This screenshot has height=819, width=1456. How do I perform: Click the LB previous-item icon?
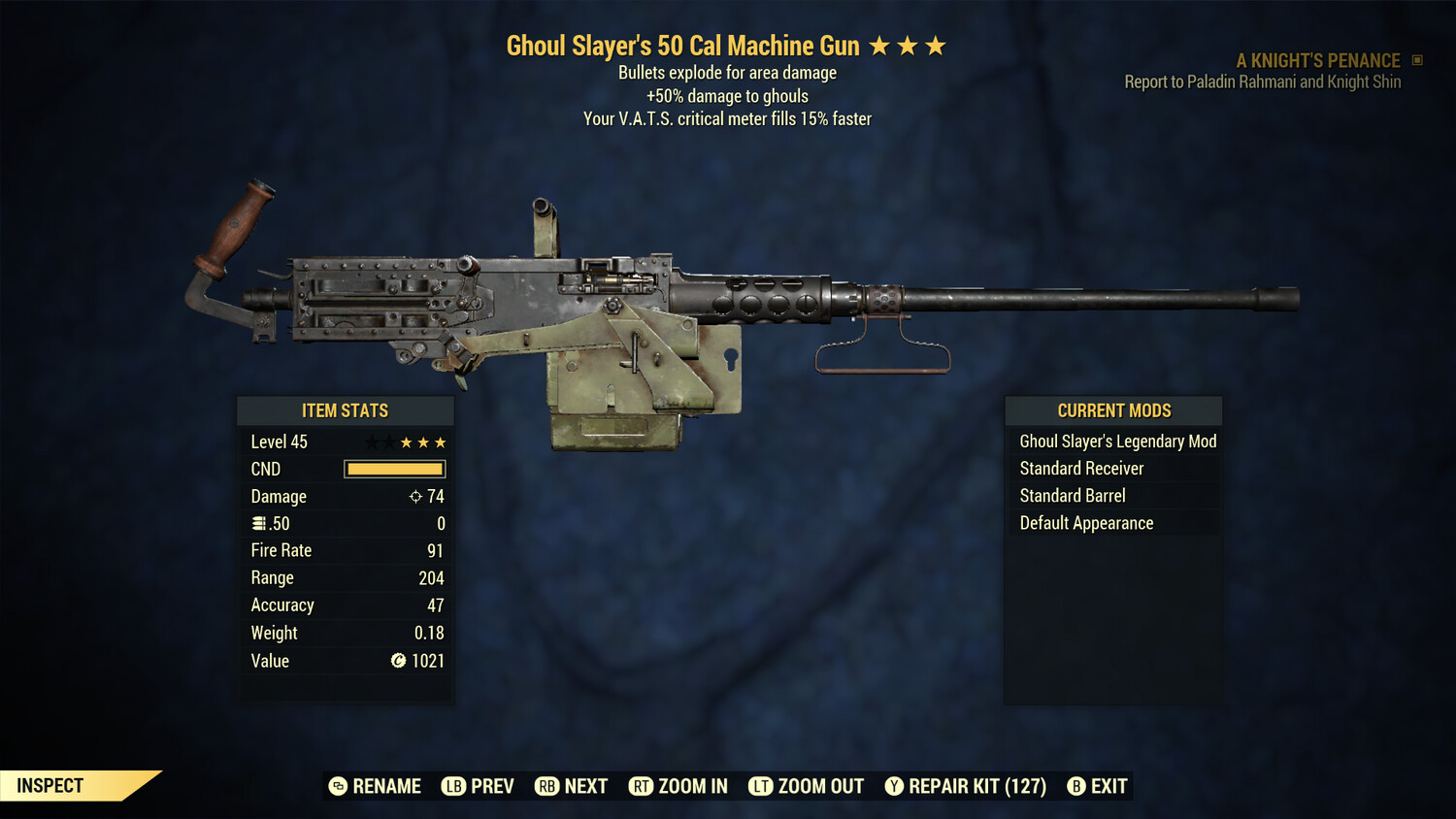(x=452, y=786)
